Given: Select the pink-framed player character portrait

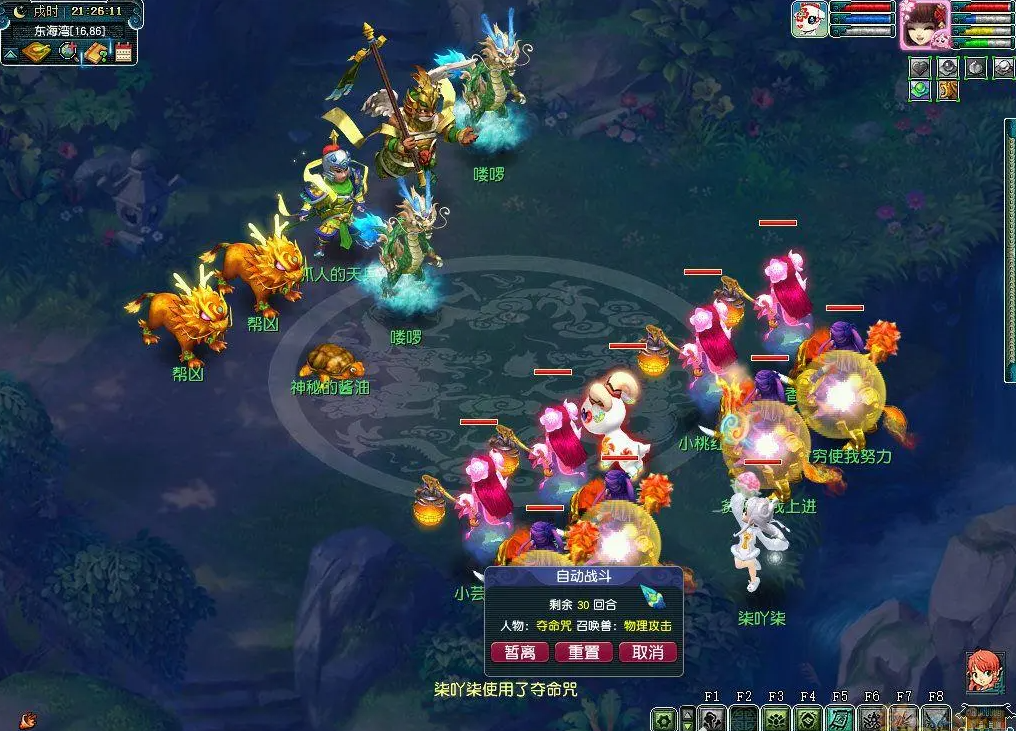Looking at the screenshot, I should coord(924,24).
